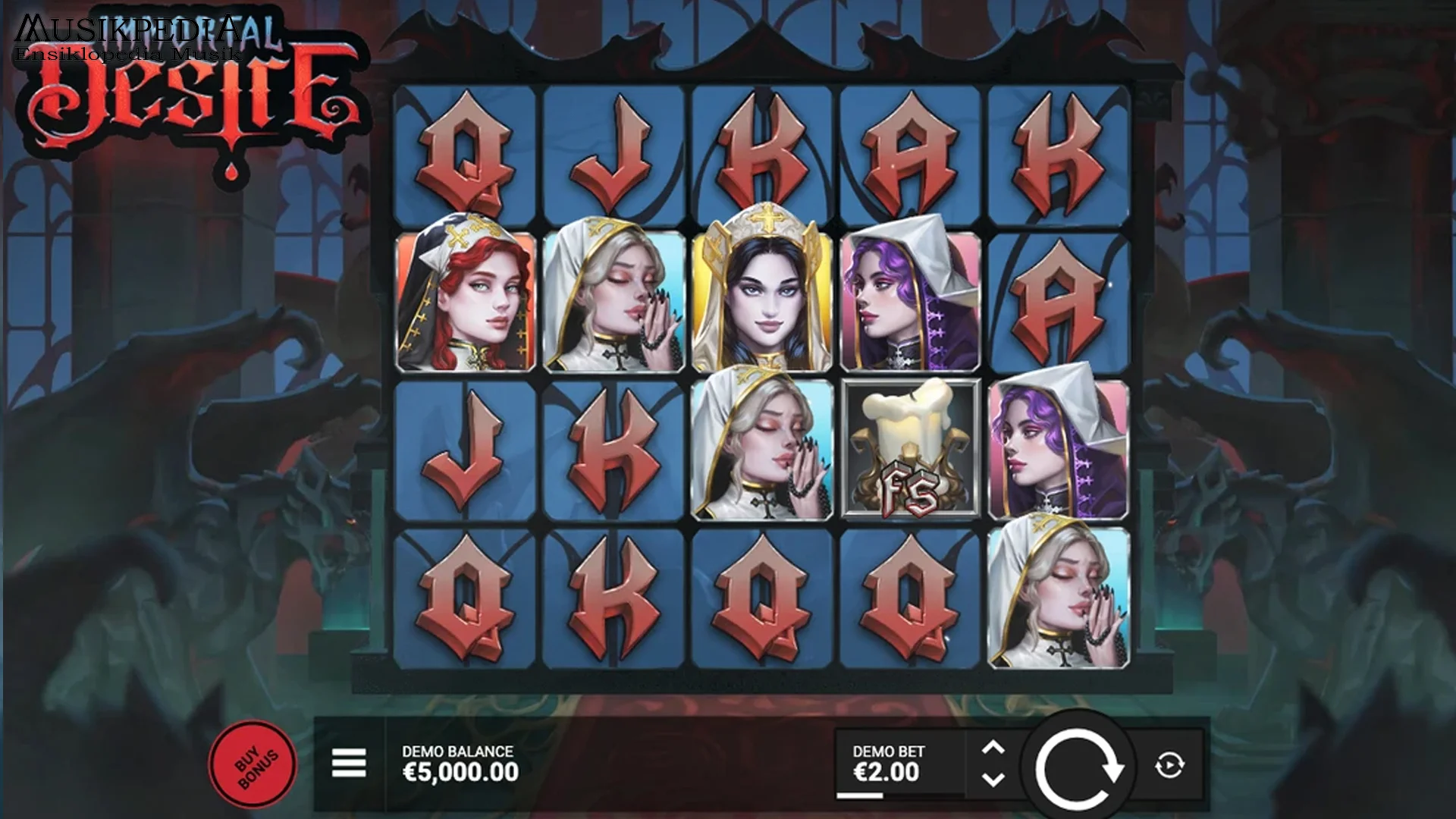Increase the demo bet with up arrow
The height and width of the screenshot is (819, 1456).
tap(993, 748)
